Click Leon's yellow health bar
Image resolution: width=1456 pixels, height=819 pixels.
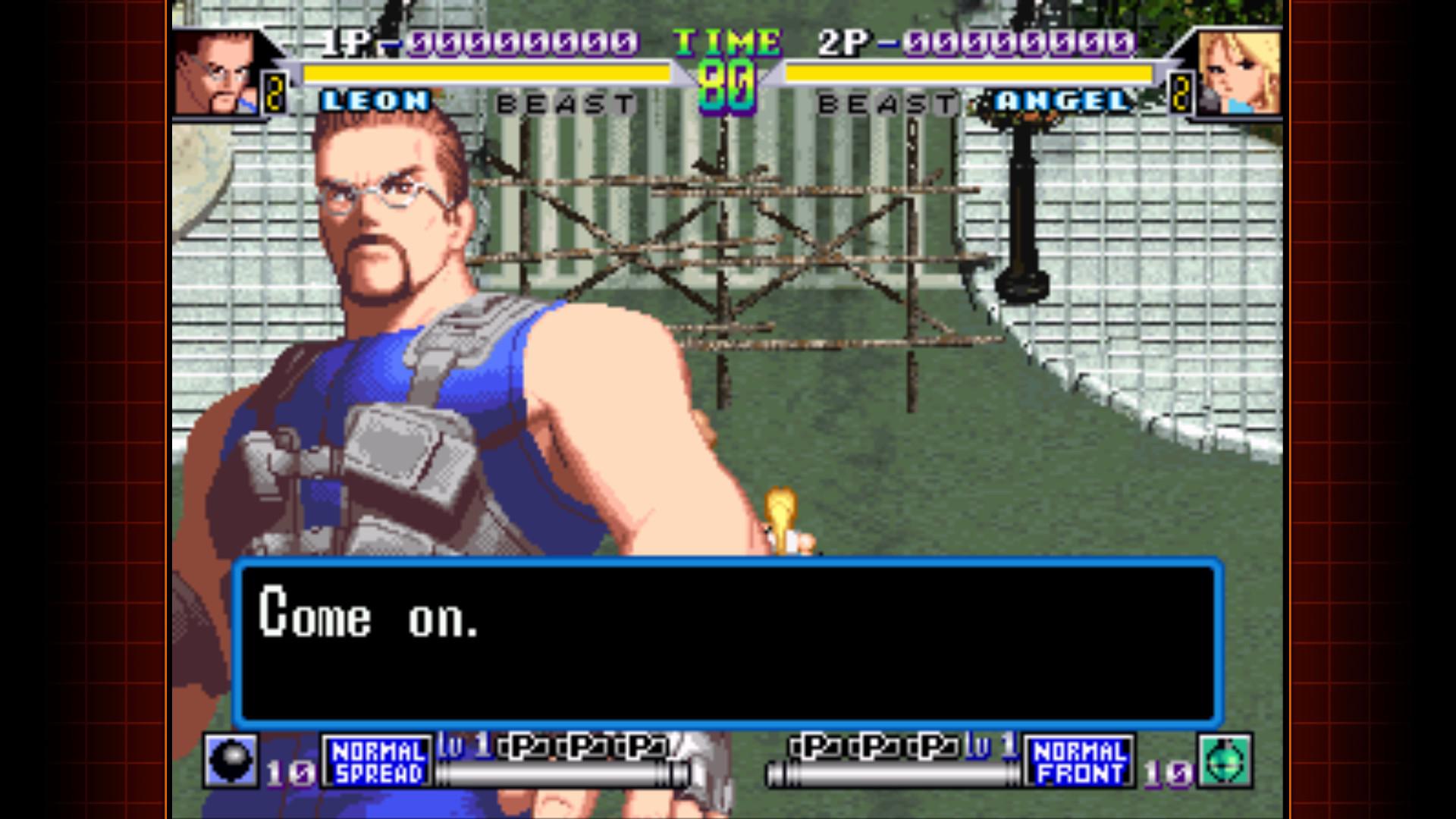[x=485, y=72]
